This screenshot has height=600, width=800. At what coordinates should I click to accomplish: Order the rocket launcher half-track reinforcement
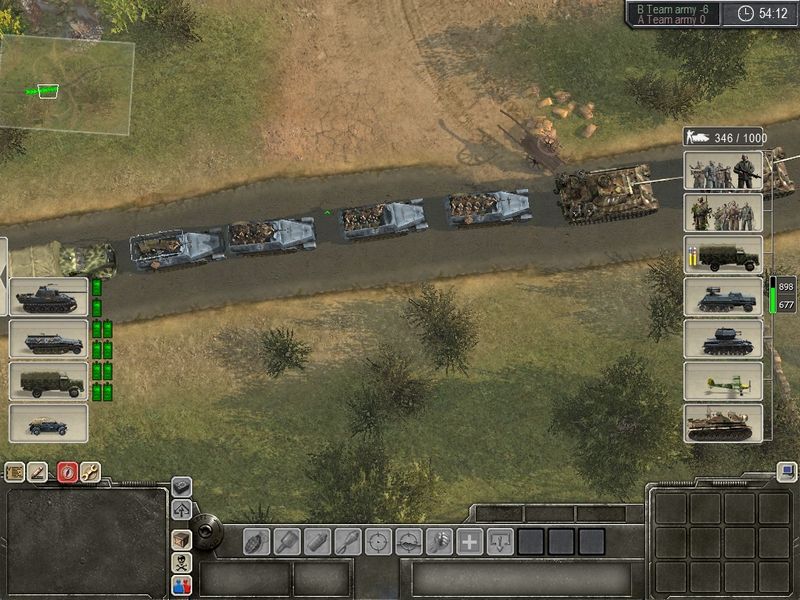(x=723, y=297)
